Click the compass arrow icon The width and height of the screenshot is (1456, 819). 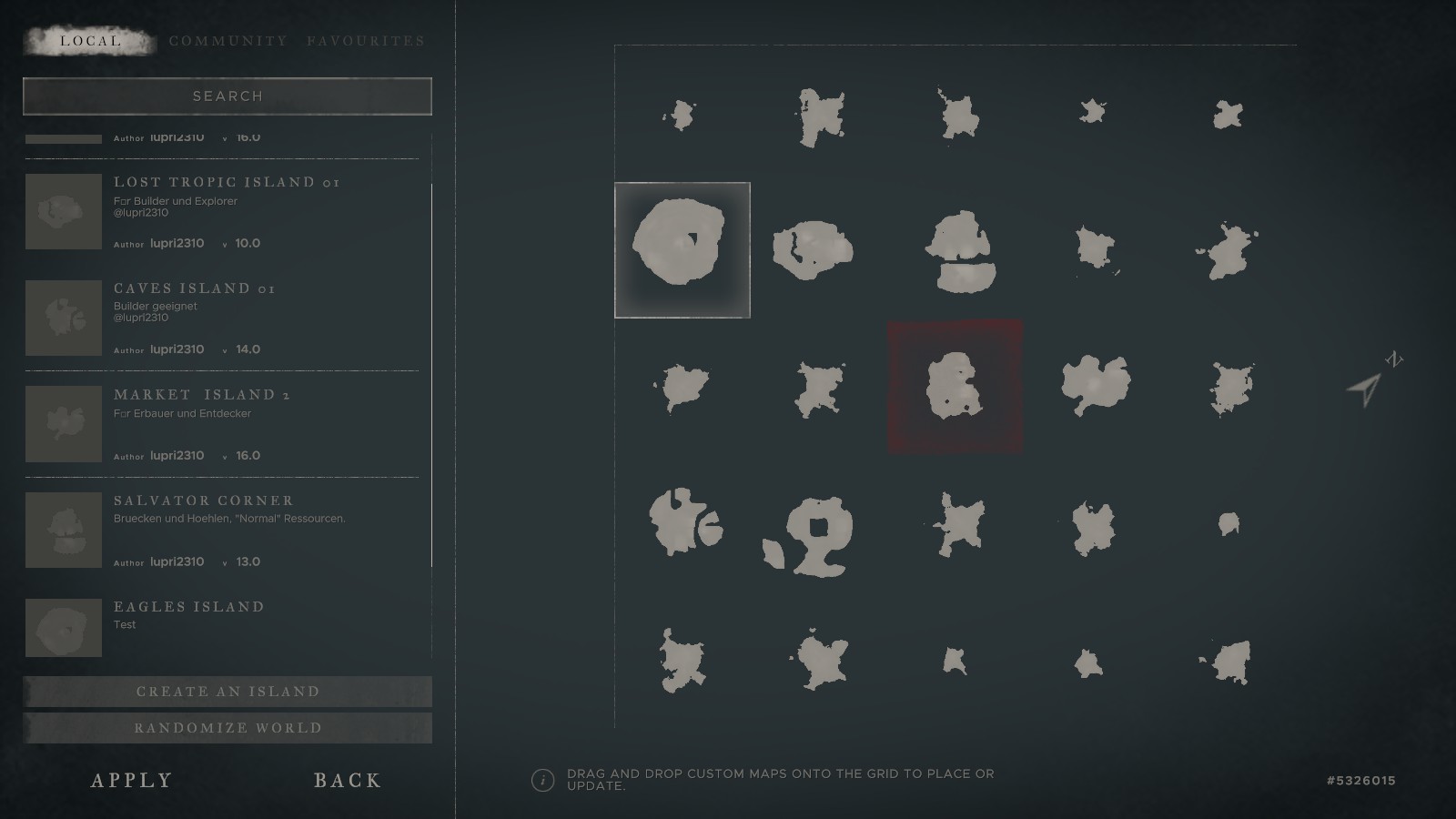tap(1366, 389)
